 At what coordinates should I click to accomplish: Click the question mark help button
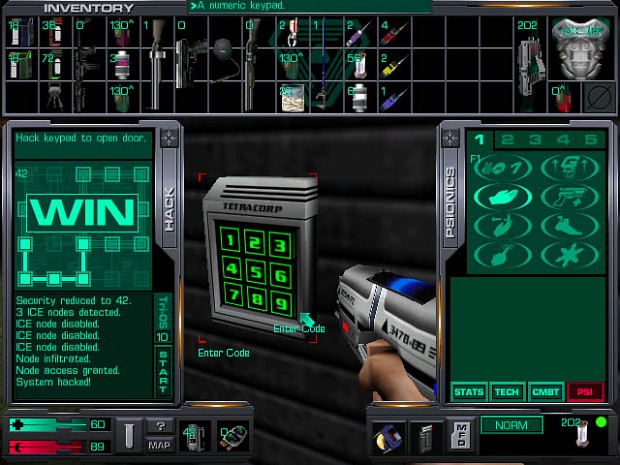tap(160, 426)
